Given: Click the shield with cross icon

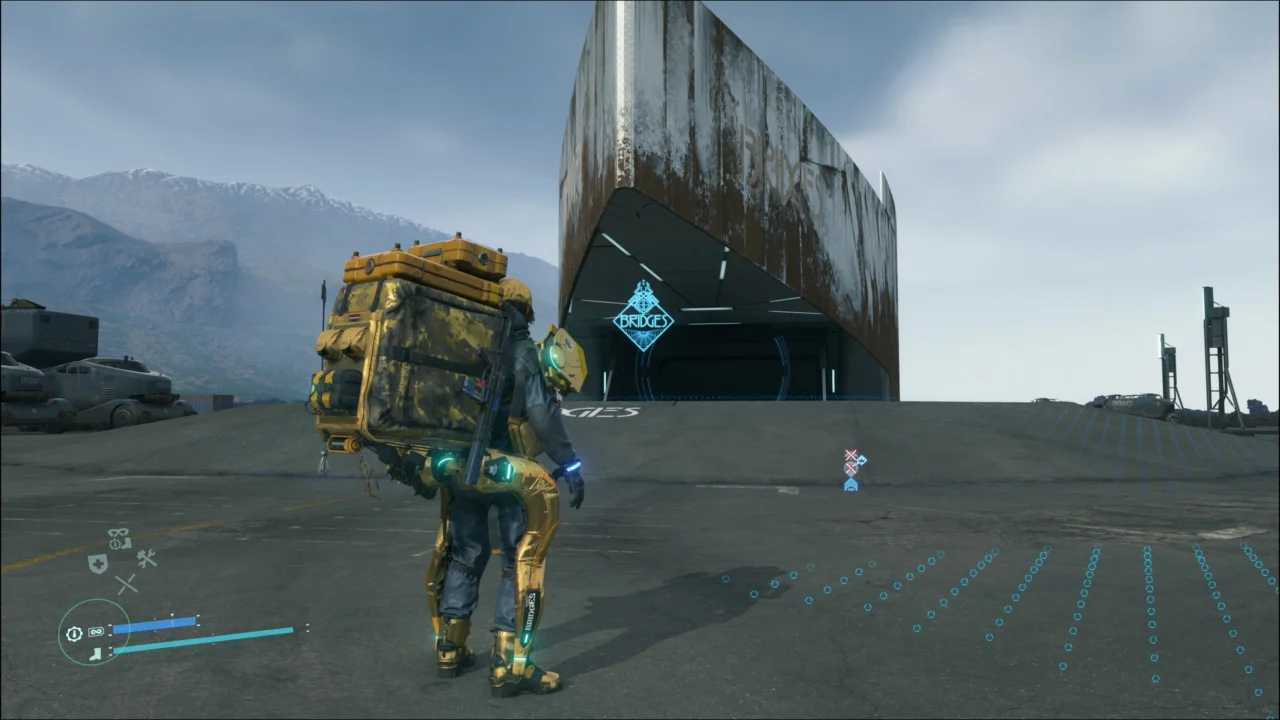Looking at the screenshot, I should click(97, 563).
